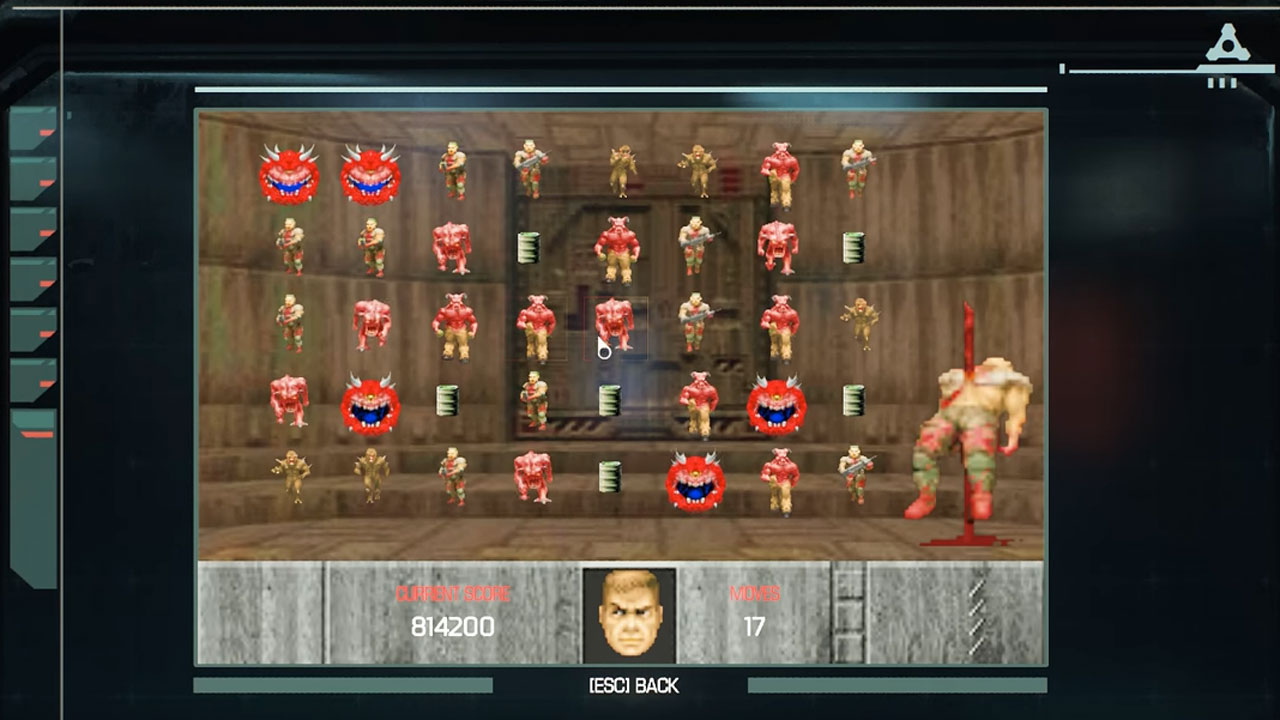Select the Pinky demon next to the bottom barrel
The width and height of the screenshot is (1280, 720).
point(531,477)
